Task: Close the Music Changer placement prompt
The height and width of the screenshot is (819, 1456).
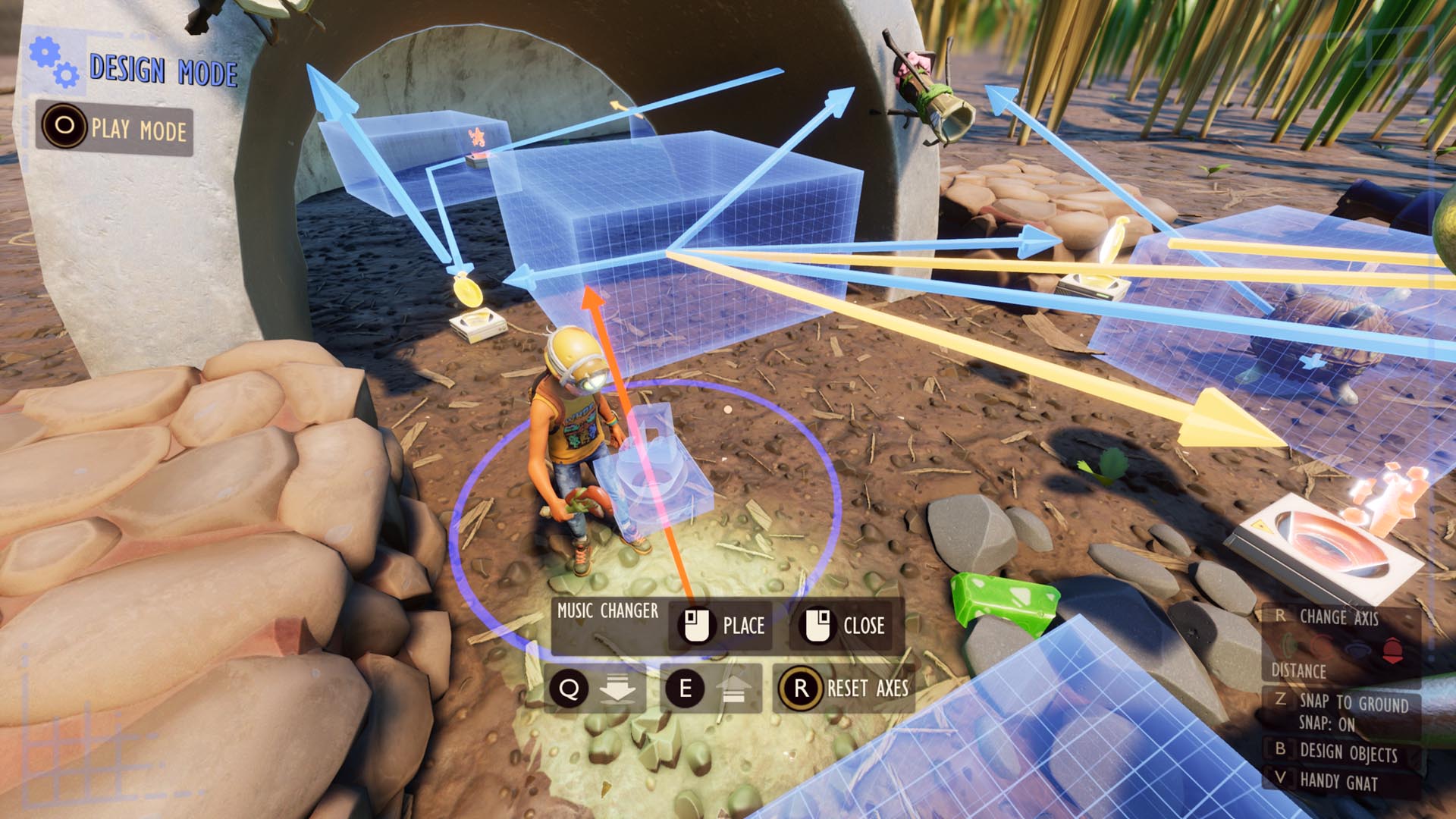Action: pyautogui.click(x=844, y=626)
